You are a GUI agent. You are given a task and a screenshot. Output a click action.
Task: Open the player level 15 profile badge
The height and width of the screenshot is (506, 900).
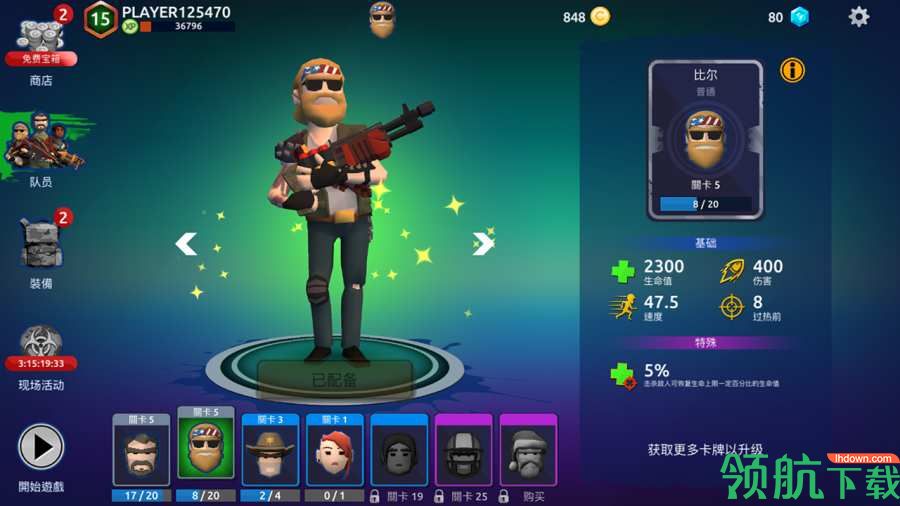[100, 18]
